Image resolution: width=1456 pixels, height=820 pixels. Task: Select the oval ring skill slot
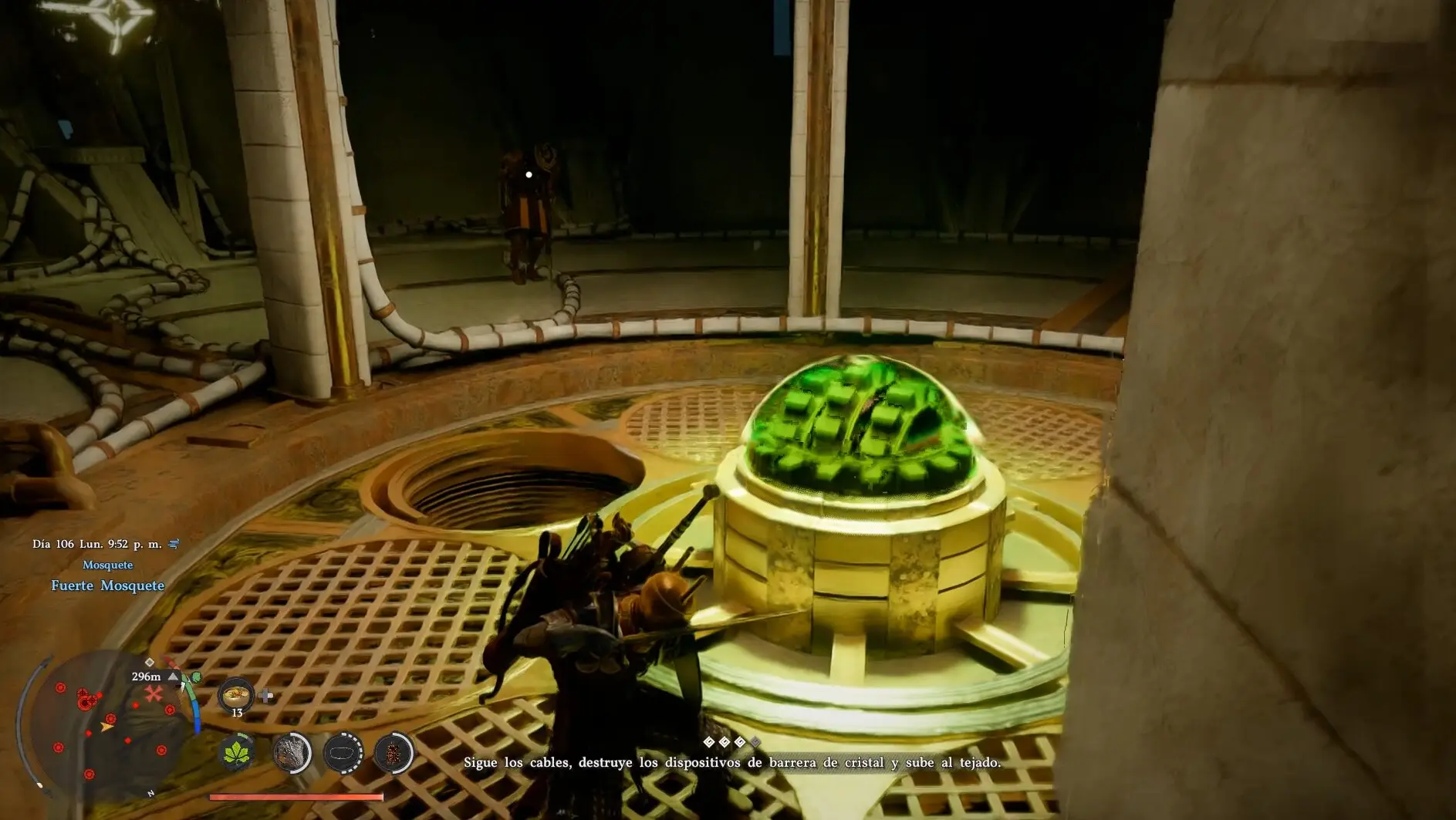(x=343, y=753)
